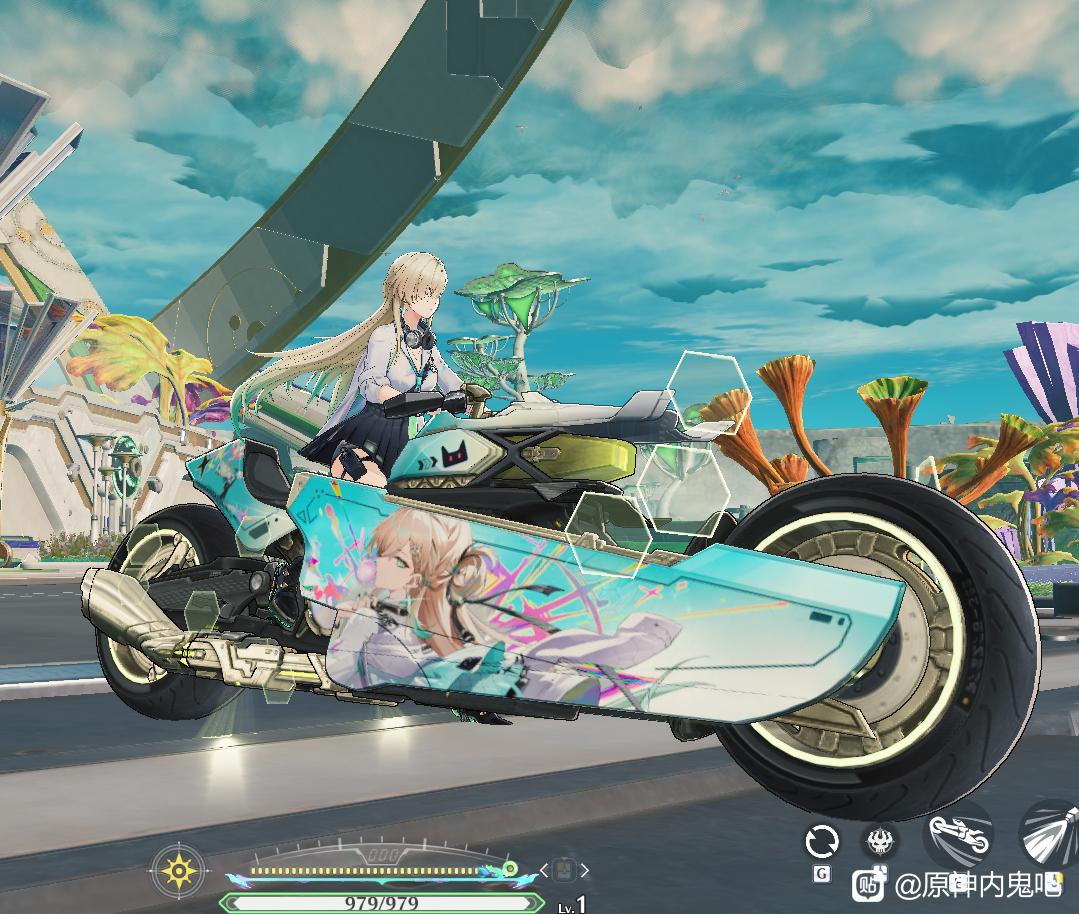Use the motorcycle dash skill icon
1079x914 pixels.
959,837
